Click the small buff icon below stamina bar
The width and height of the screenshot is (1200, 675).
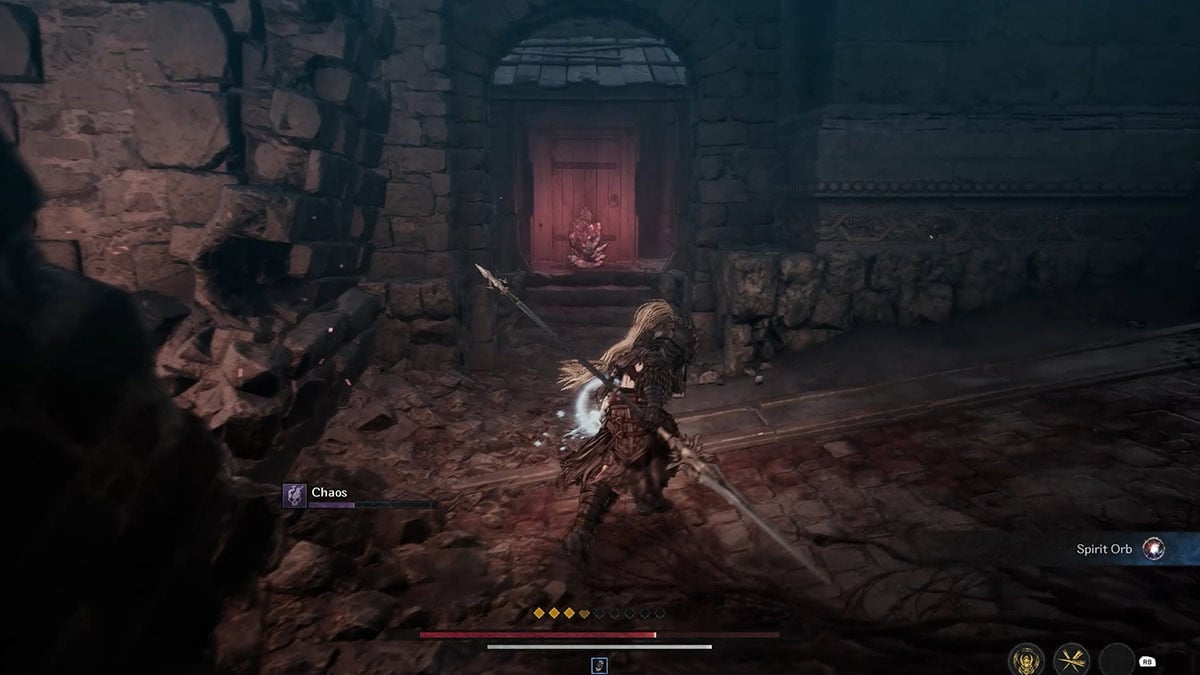pos(599,664)
